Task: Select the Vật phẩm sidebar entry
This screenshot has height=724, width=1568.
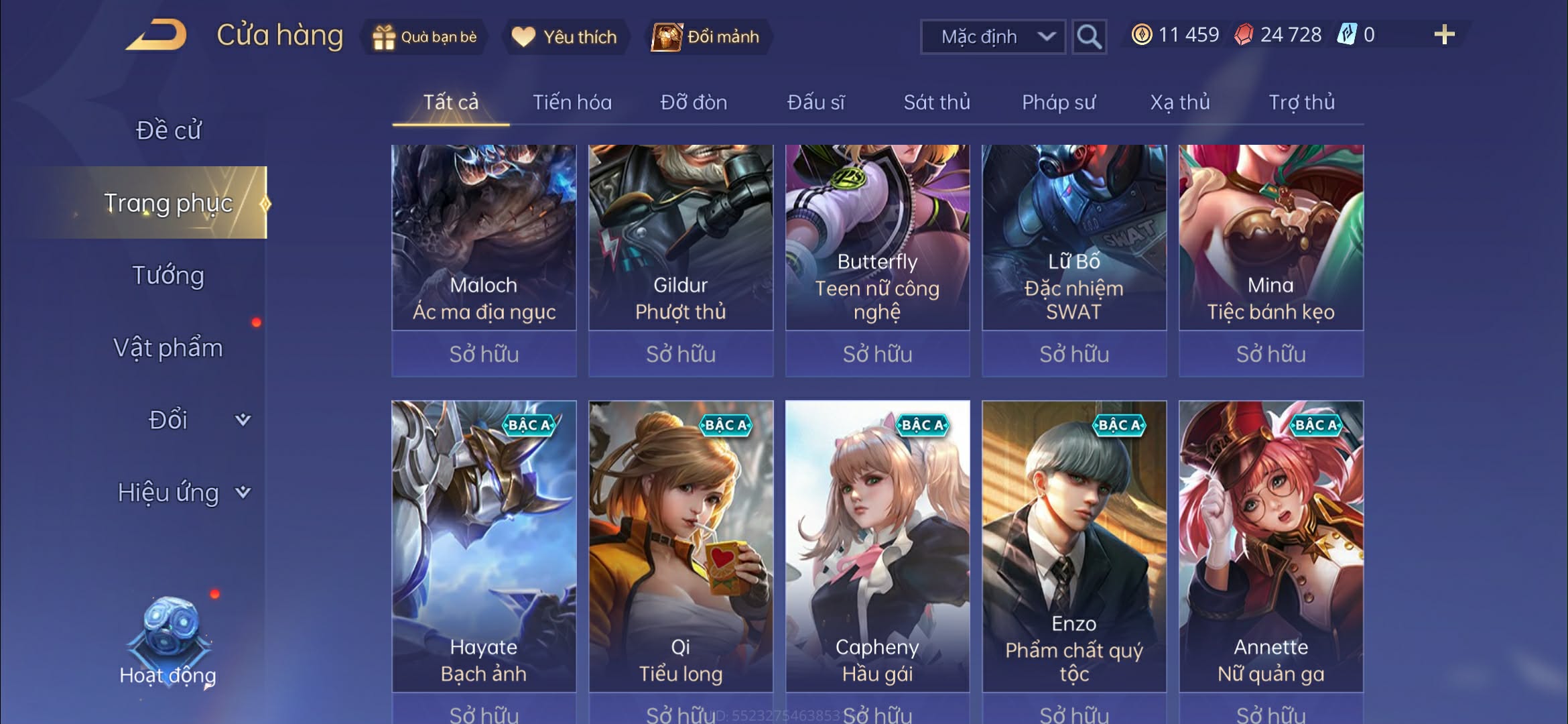Action: tap(169, 348)
